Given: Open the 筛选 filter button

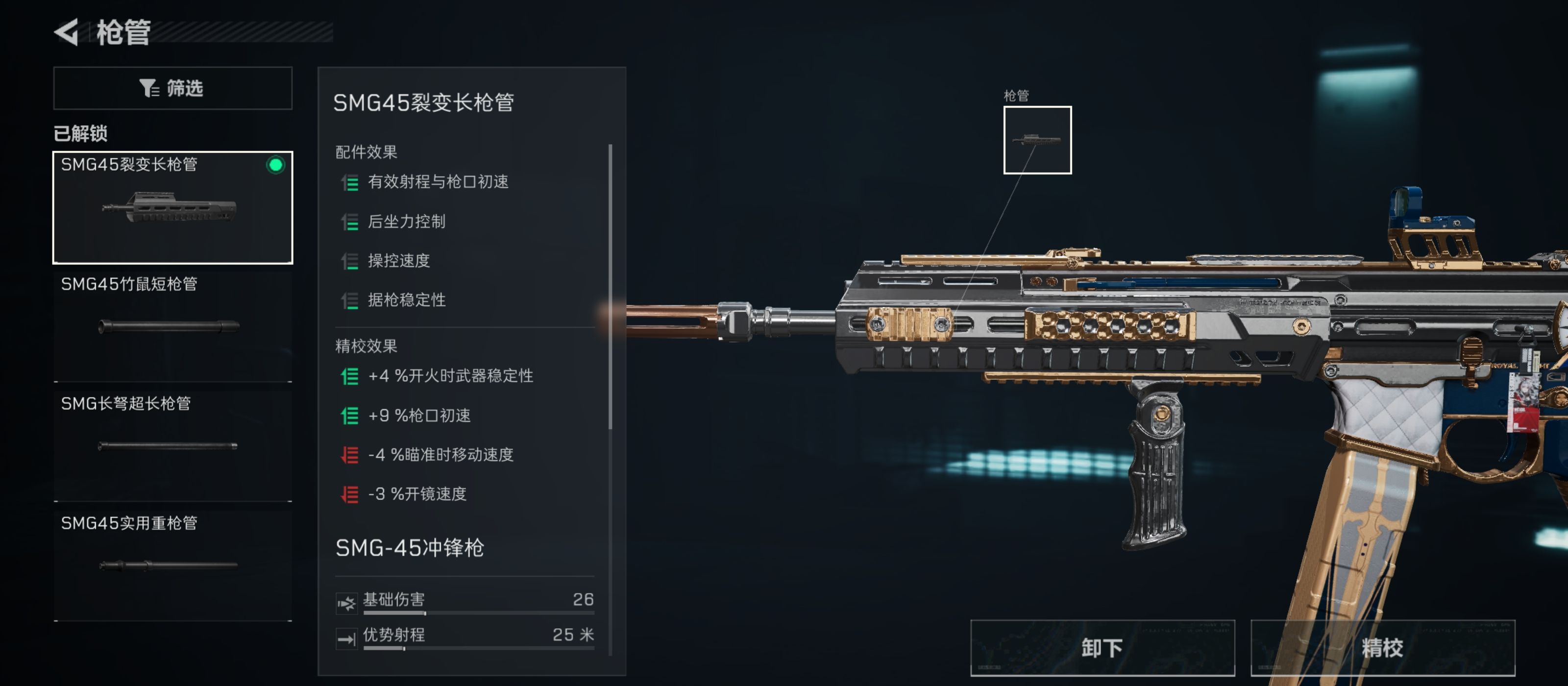Looking at the screenshot, I should pos(173,88).
